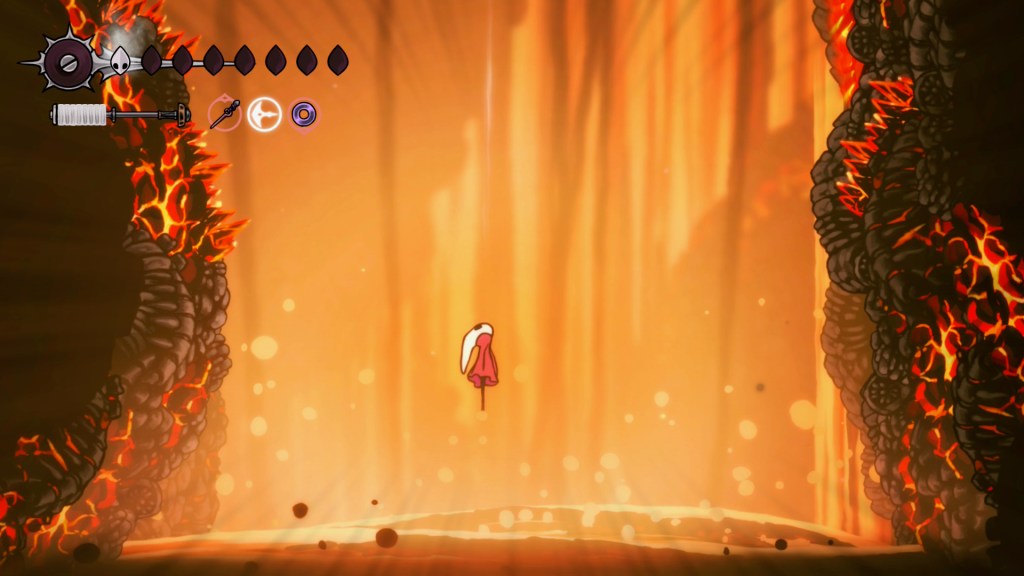Choose the purple ring tool icon
Viewport: 1024px width, 576px height.
coord(303,114)
